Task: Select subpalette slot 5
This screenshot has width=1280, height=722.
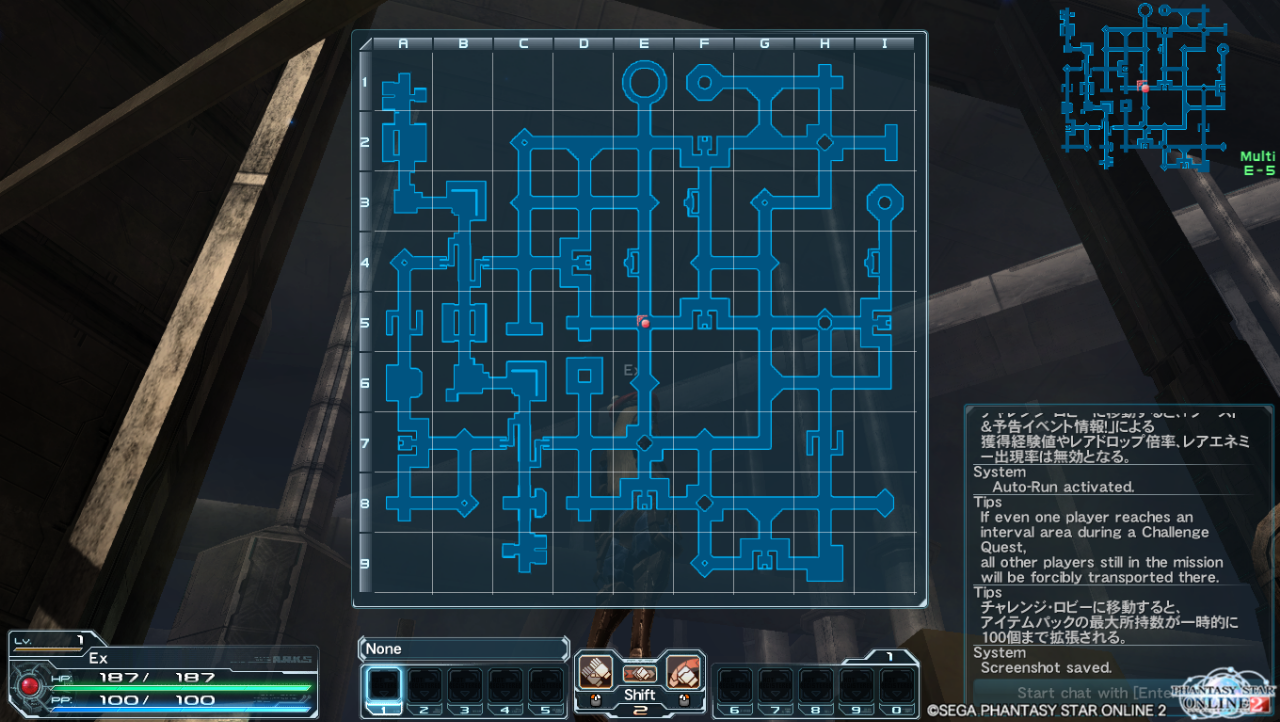Action: pos(546,685)
